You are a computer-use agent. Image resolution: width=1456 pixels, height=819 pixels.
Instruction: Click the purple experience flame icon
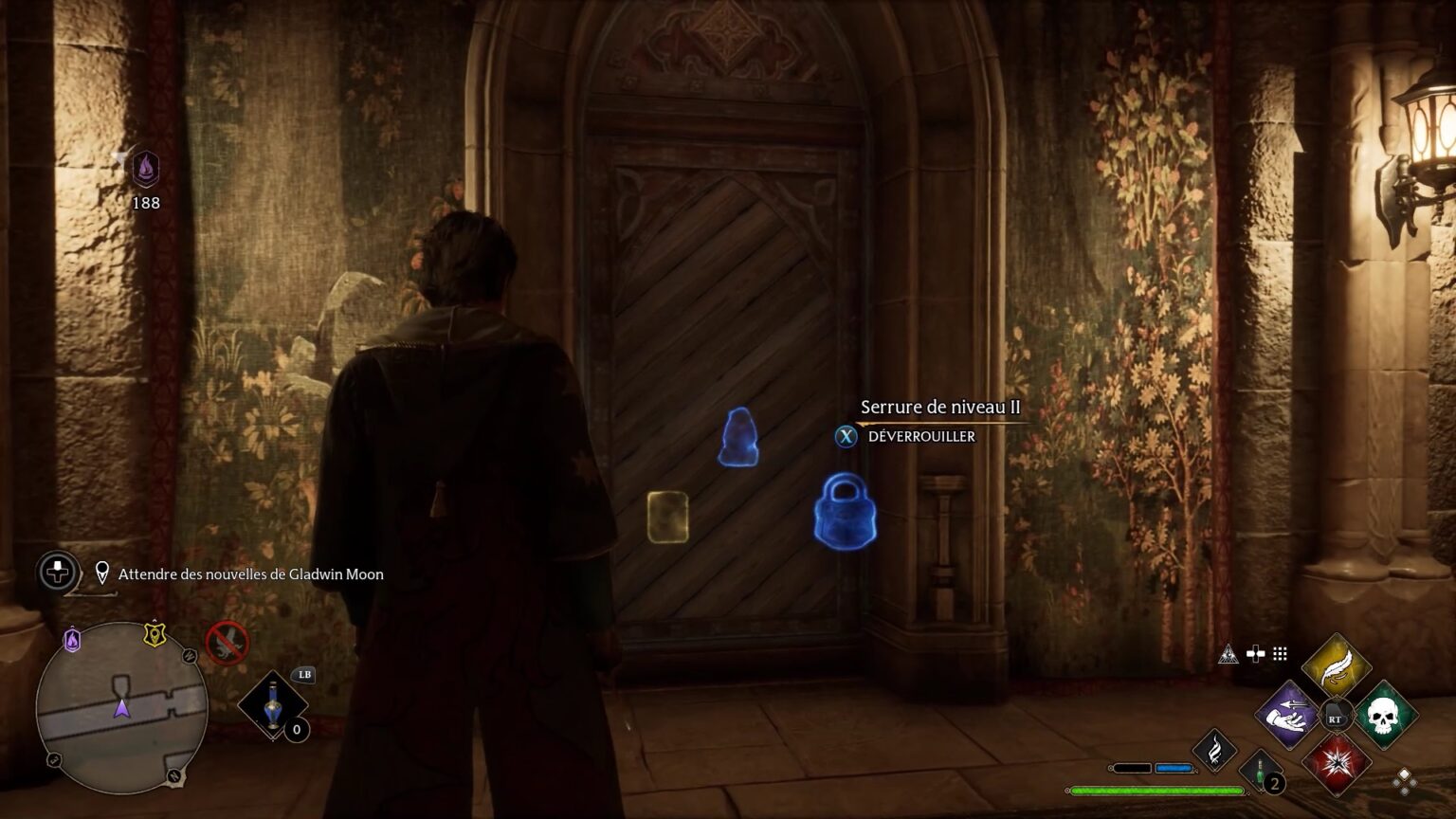point(145,170)
